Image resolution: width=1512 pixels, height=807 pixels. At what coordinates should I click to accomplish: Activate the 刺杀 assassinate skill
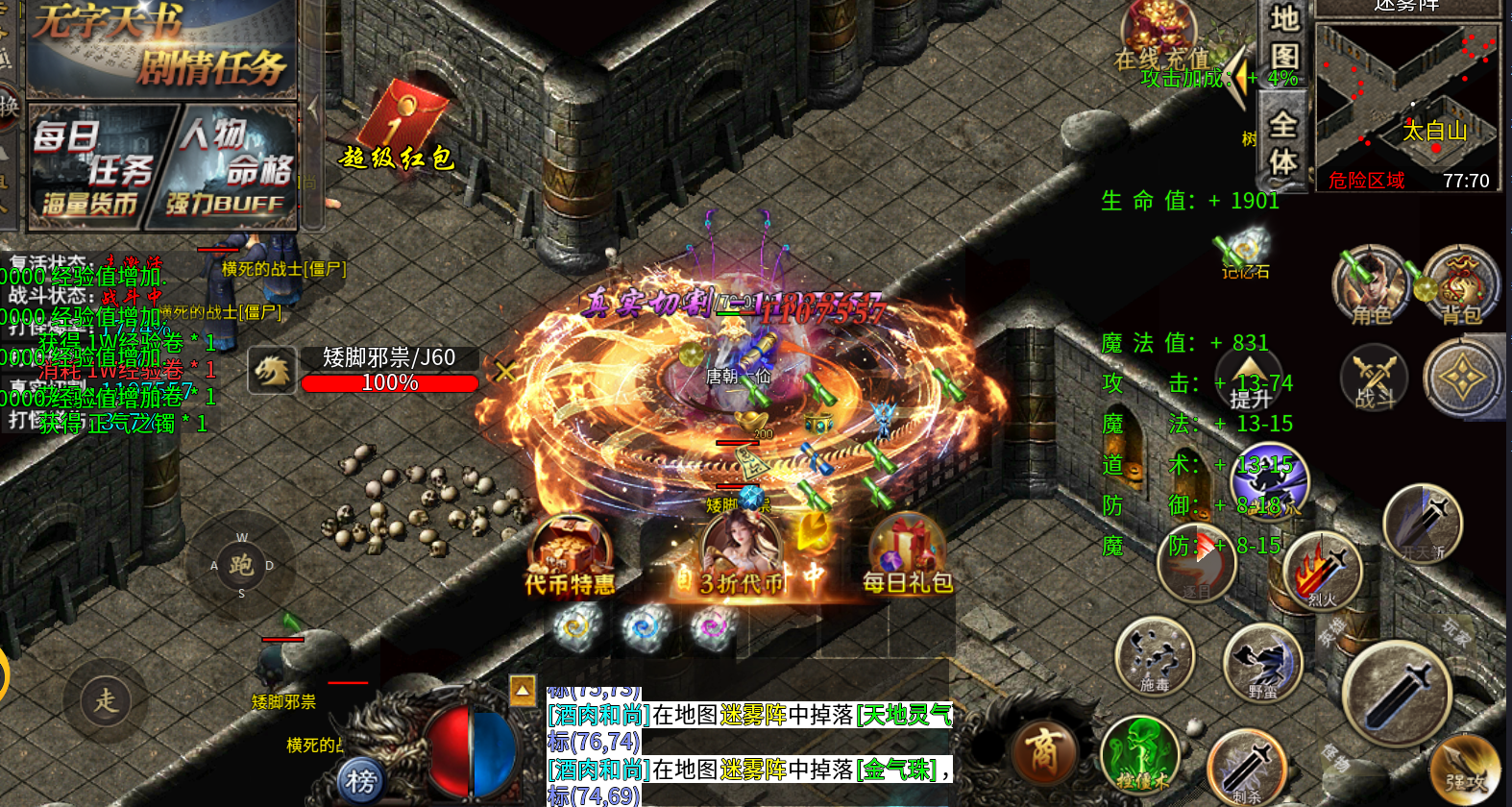click(x=1246, y=769)
